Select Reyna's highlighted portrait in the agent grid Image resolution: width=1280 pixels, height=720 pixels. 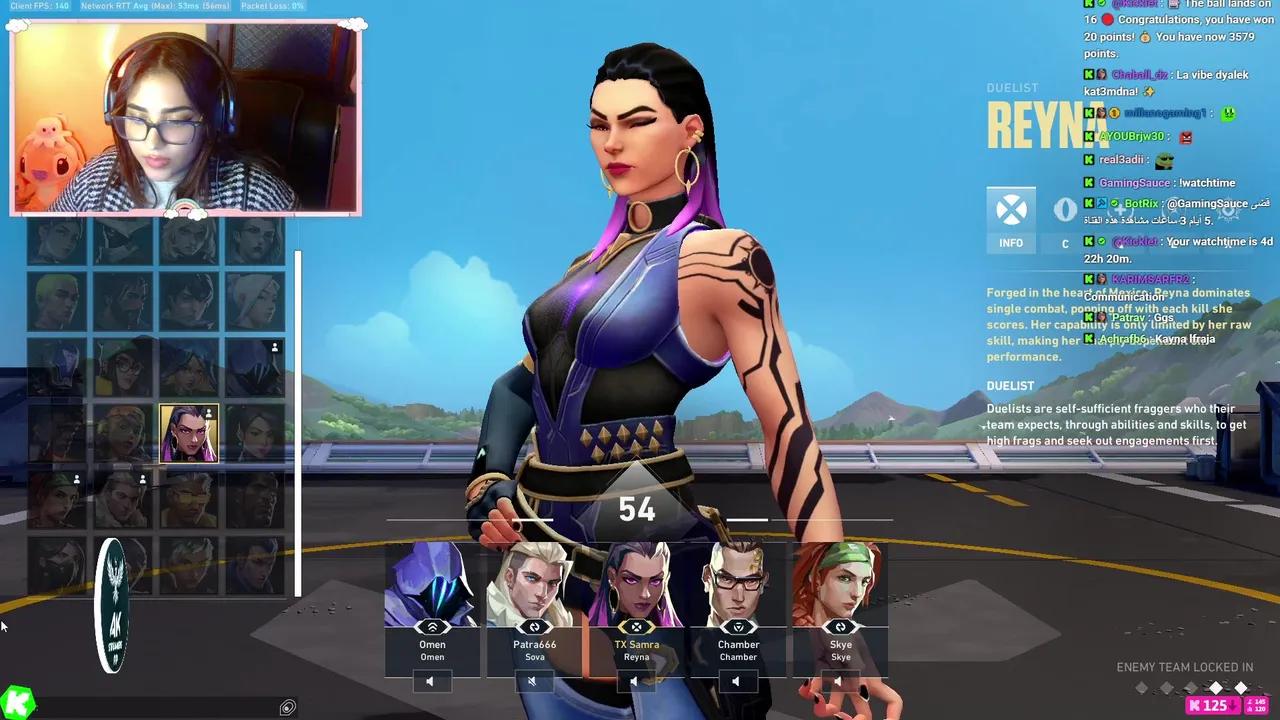189,432
